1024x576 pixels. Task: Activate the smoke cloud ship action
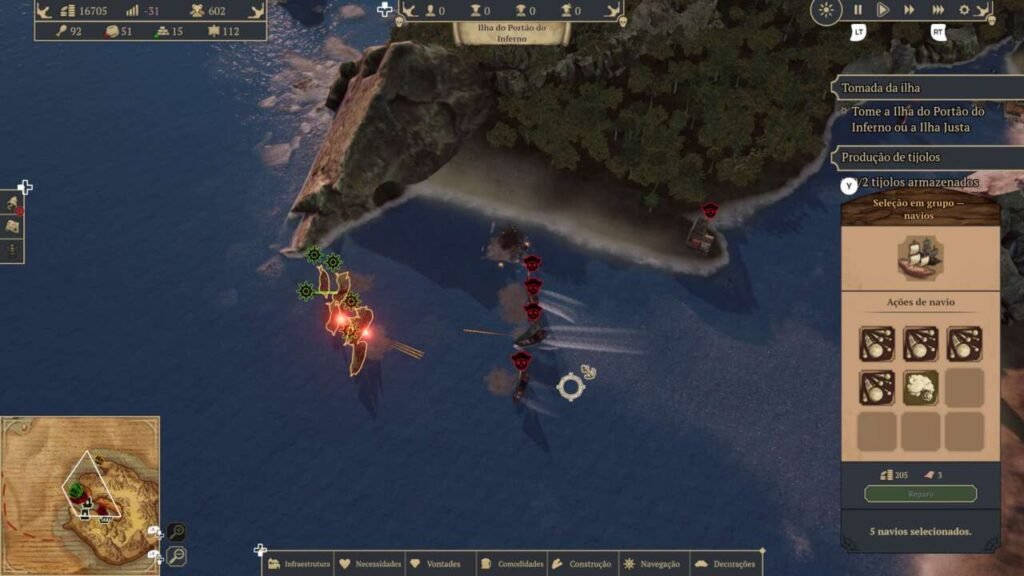[921, 388]
